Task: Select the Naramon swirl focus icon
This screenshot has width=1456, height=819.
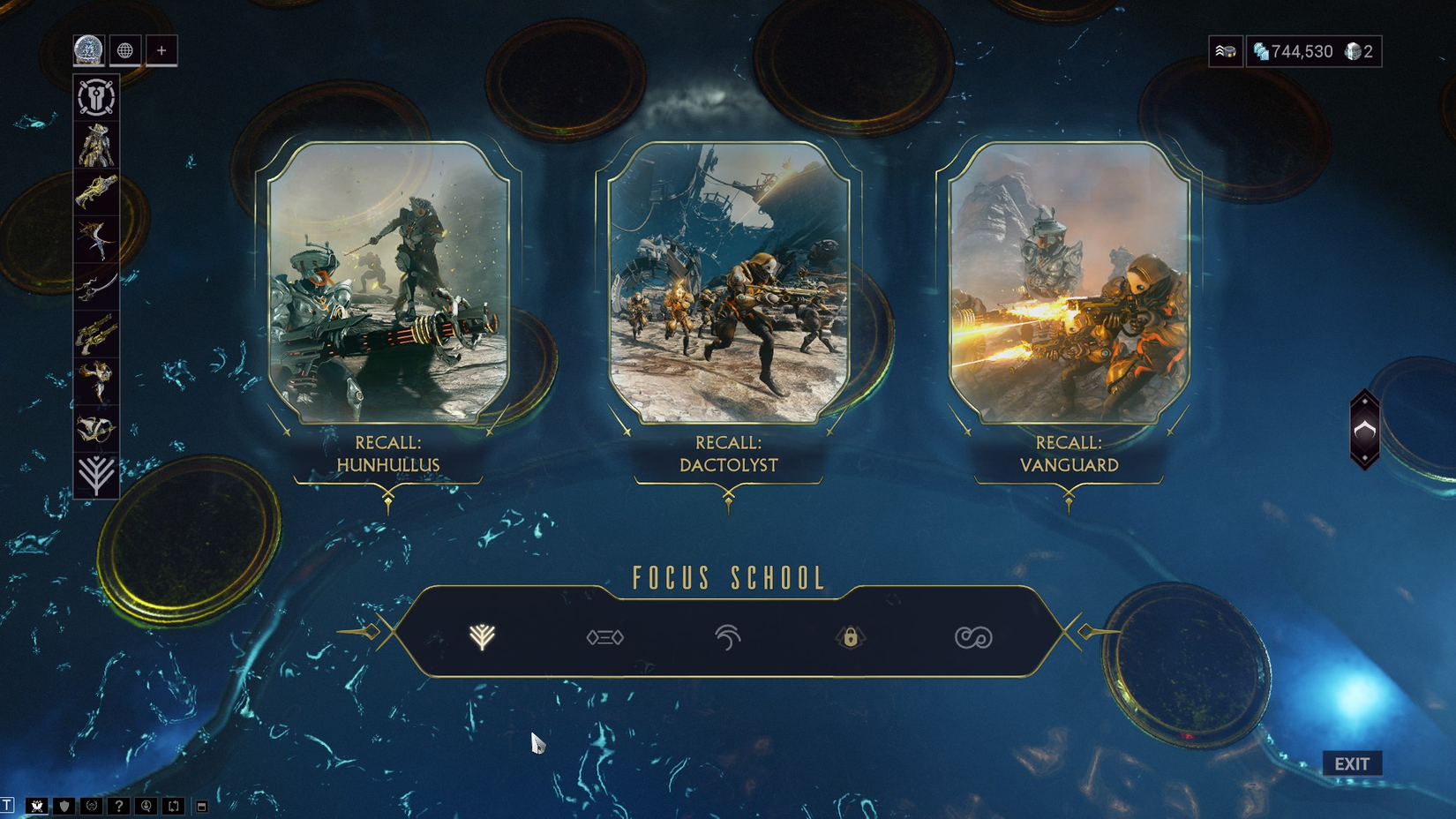Action: coord(725,637)
